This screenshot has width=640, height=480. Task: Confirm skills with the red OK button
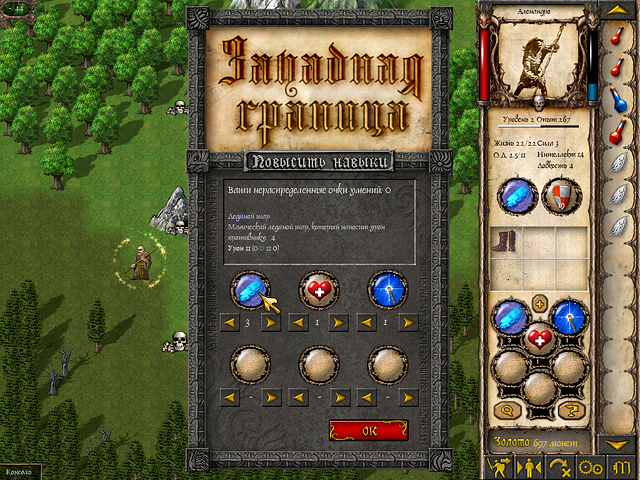tap(368, 430)
